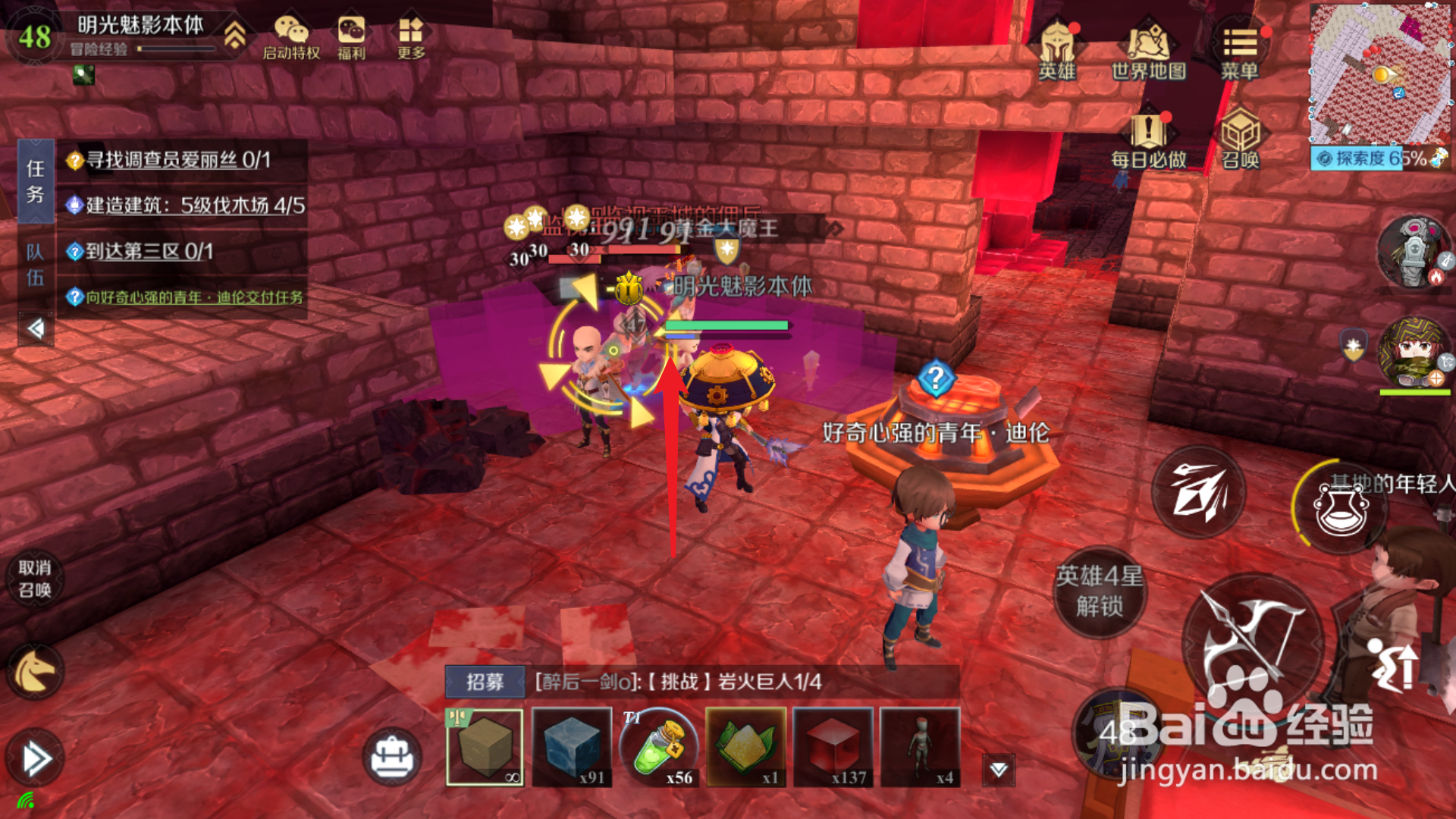Tap 取消召唤 to cancel summon
The width and height of the screenshot is (1456, 819).
click(35, 579)
